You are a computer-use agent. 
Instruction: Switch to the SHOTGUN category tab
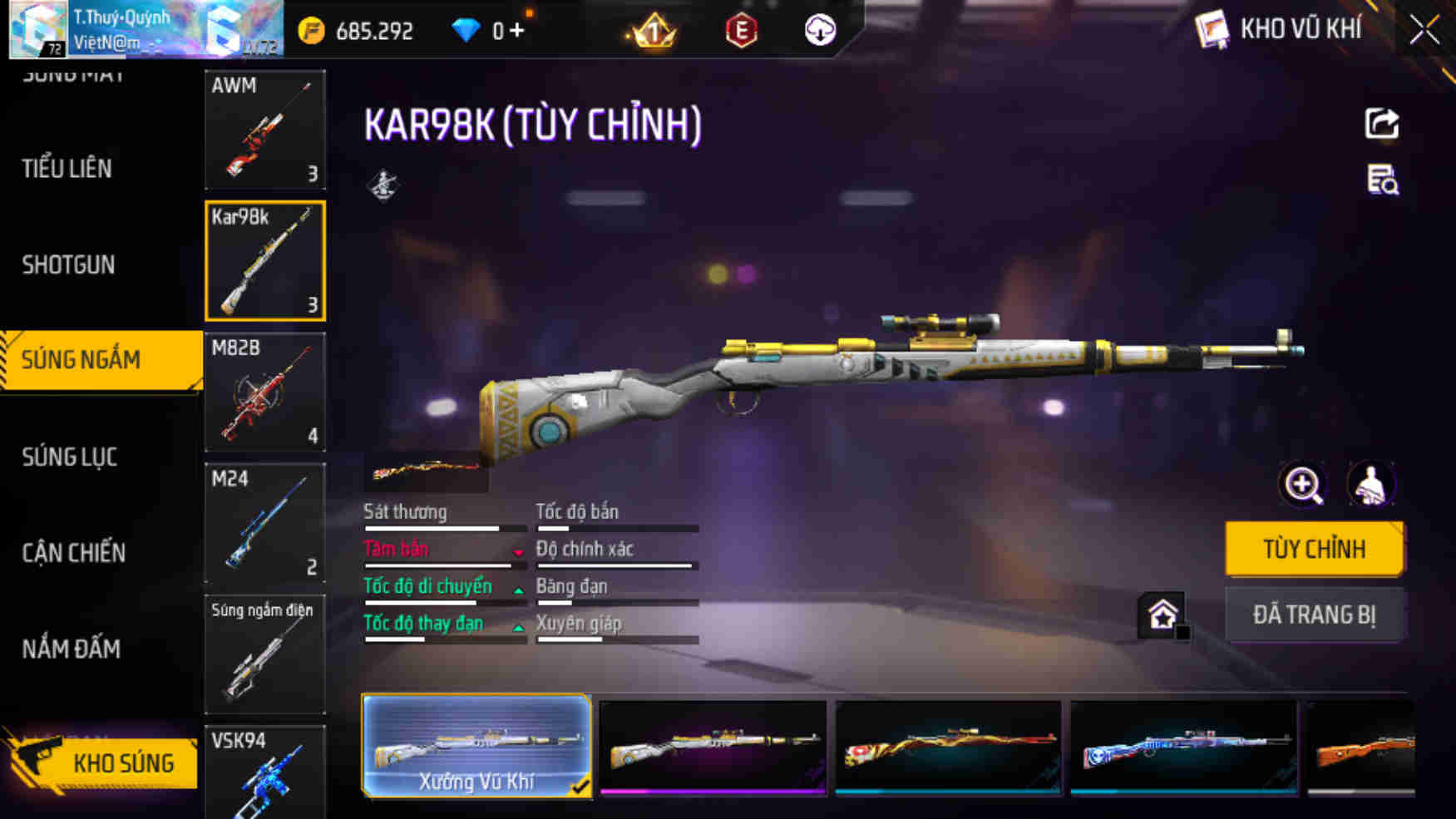pos(69,264)
